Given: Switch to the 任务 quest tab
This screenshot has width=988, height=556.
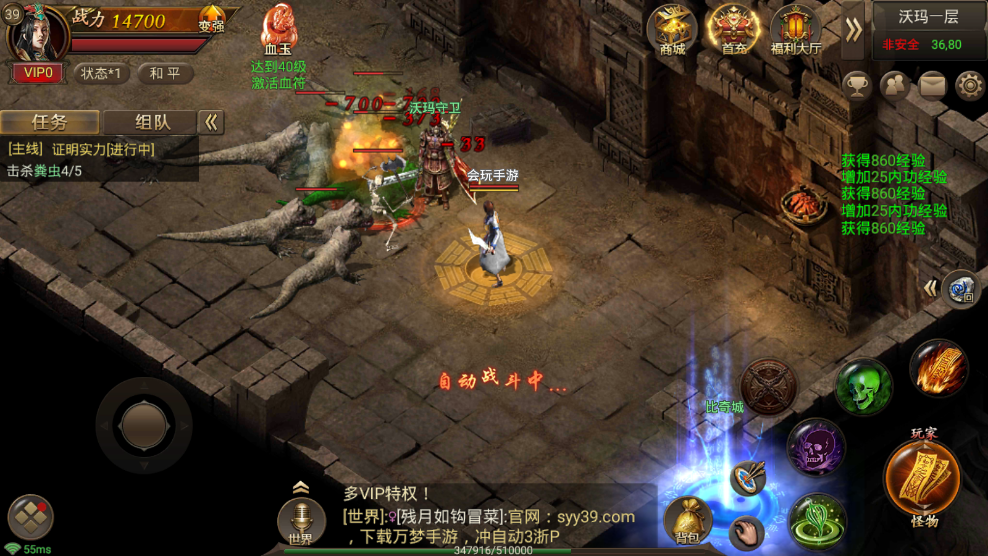Looking at the screenshot, I should click(x=50, y=122).
